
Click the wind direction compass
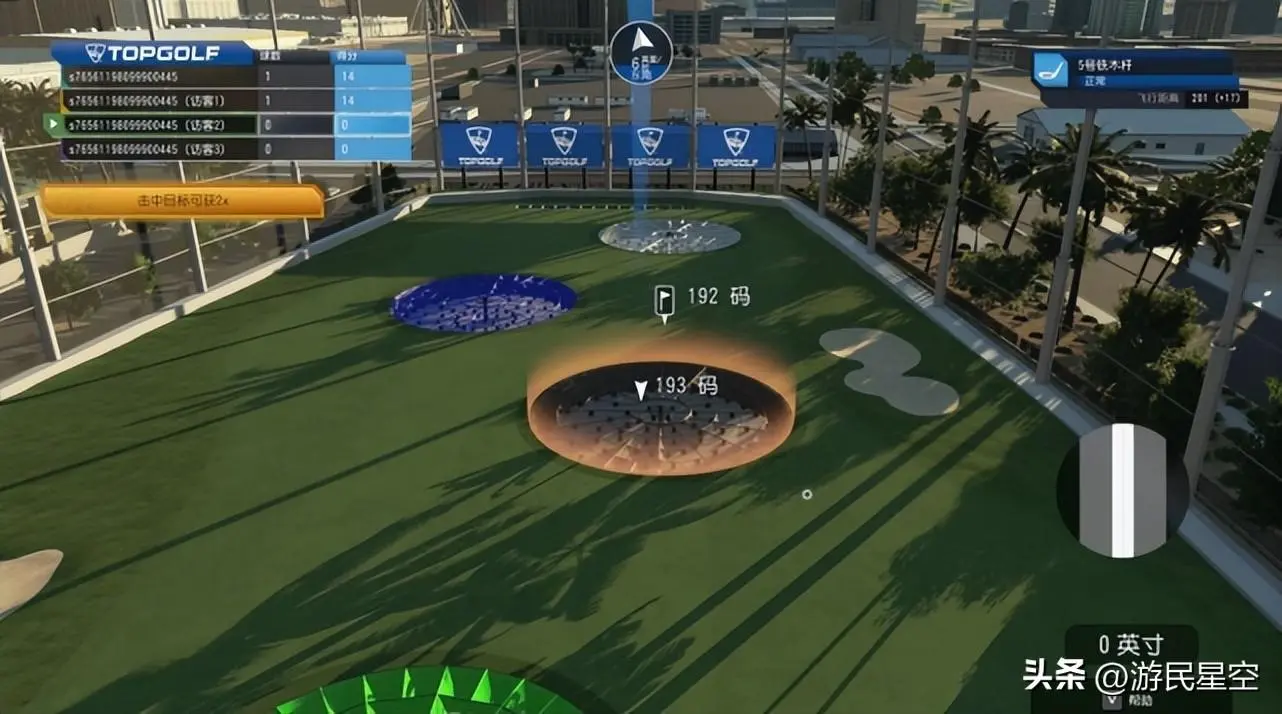pyautogui.click(x=640, y=52)
